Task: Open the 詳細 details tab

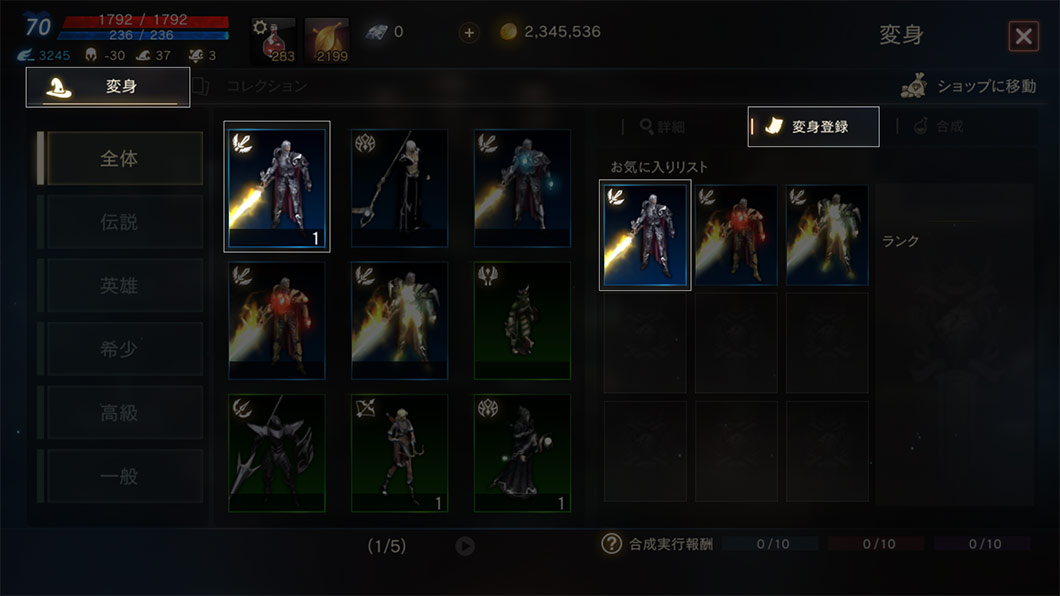Action: (663, 127)
